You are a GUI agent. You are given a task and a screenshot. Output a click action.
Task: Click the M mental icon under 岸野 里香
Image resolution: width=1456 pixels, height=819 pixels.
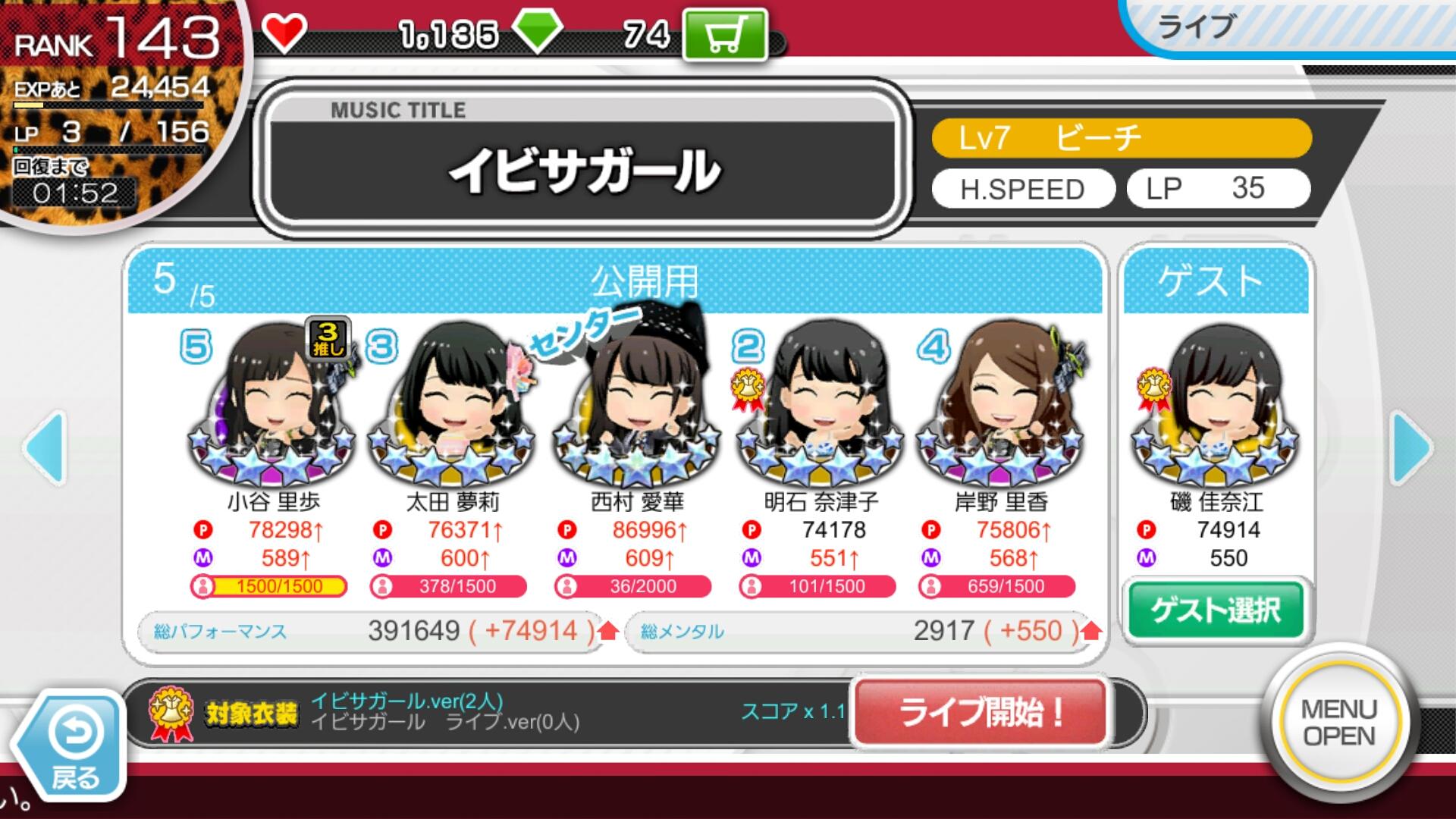point(931,559)
